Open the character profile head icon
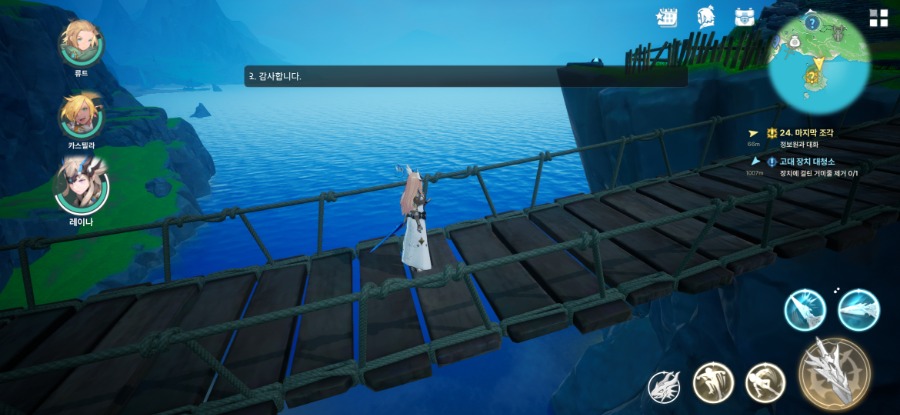The width and height of the screenshot is (900, 415). tap(706, 17)
